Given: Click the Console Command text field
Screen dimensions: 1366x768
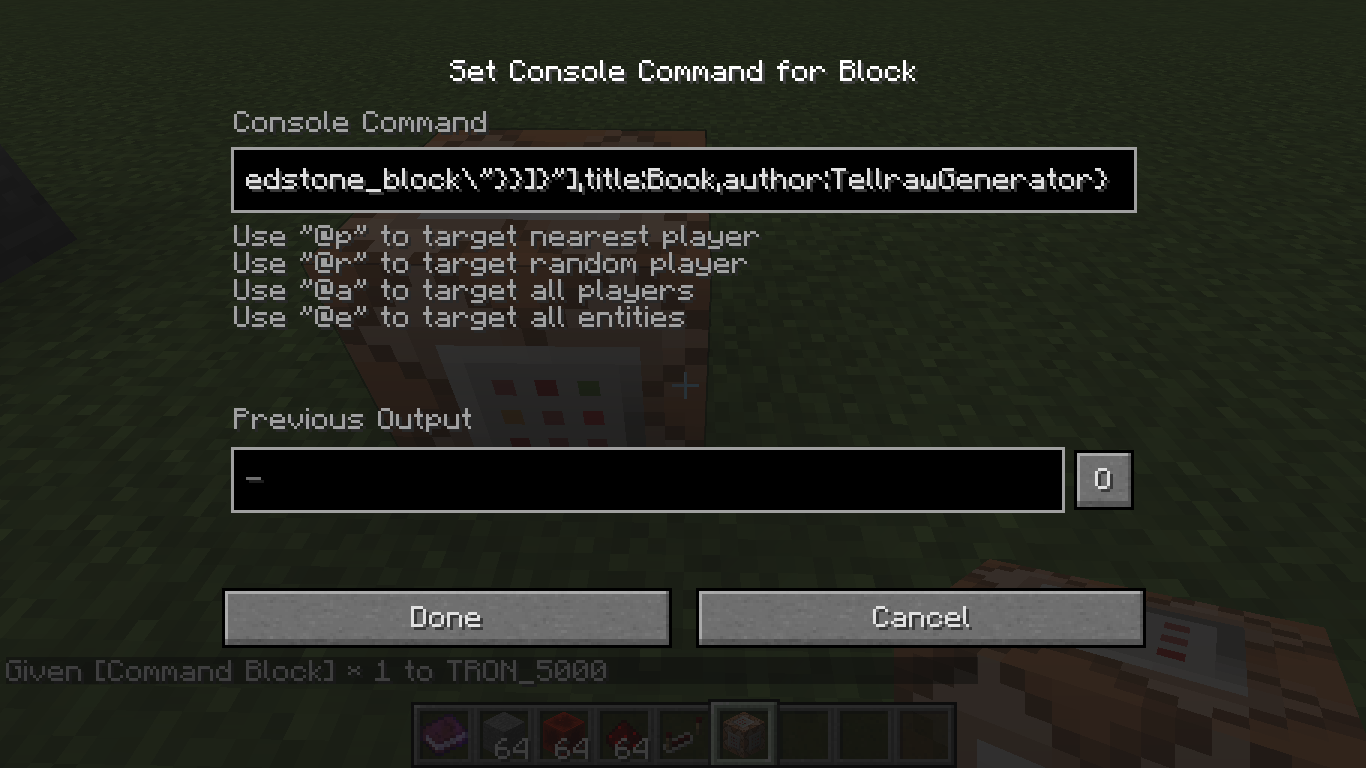Looking at the screenshot, I should pyautogui.click(x=683, y=180).
